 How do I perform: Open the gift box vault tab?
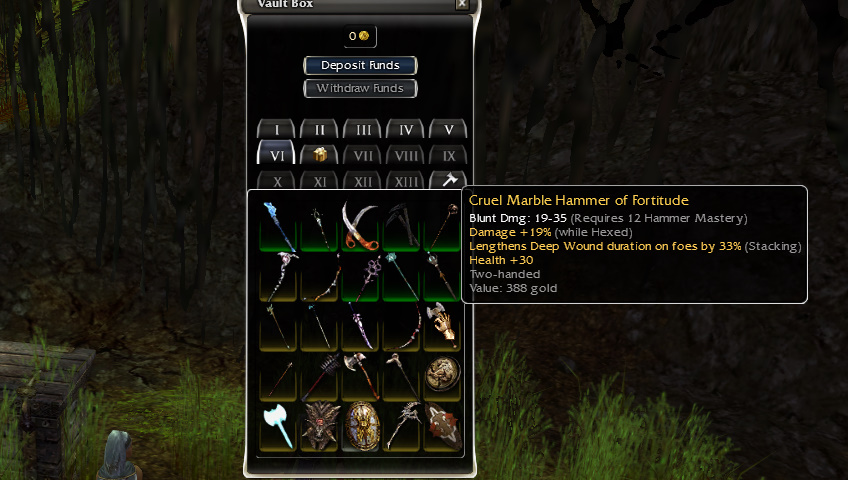click(x=320, y=156)
